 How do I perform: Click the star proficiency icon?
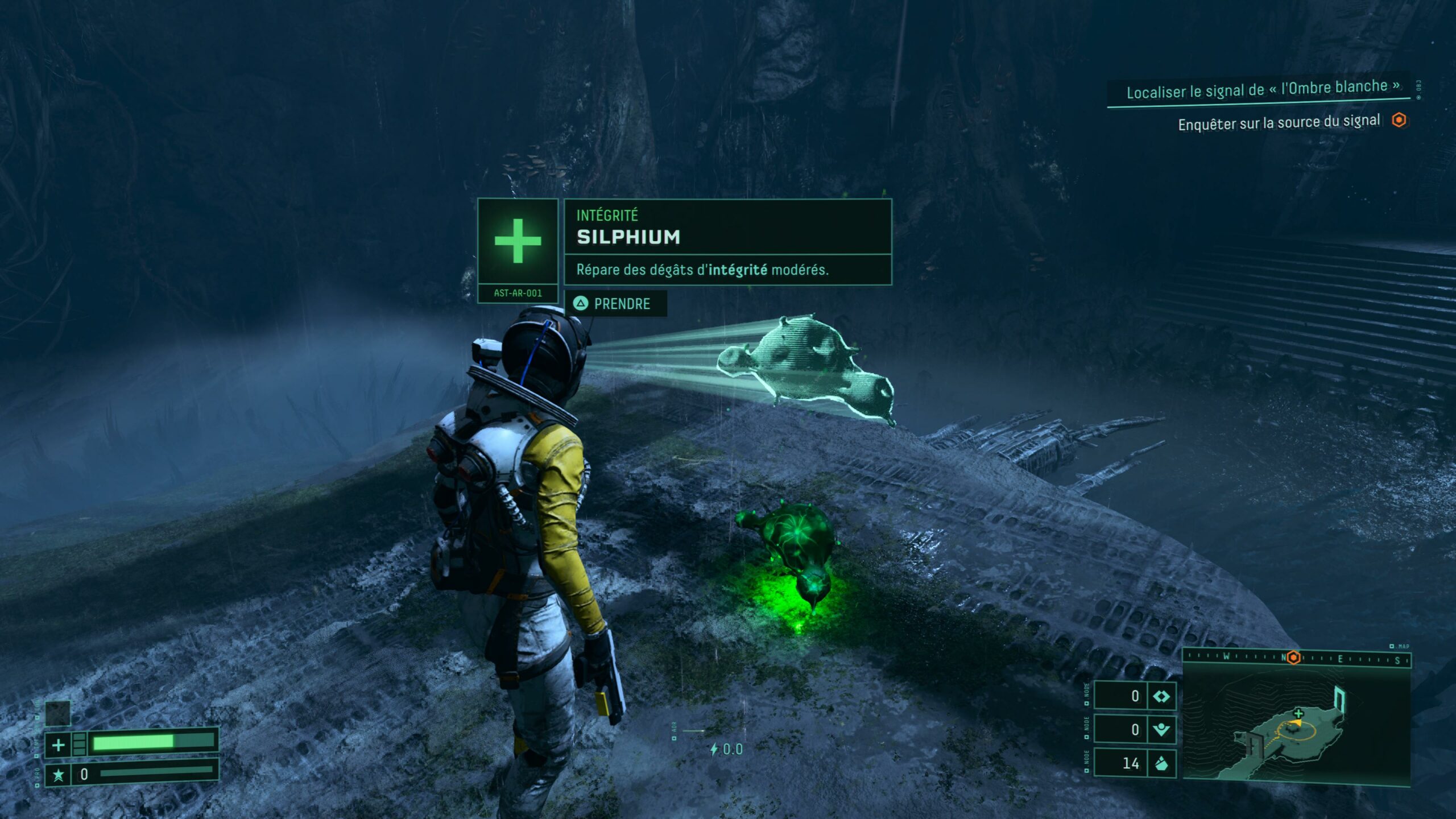click(x=58, y=775)
